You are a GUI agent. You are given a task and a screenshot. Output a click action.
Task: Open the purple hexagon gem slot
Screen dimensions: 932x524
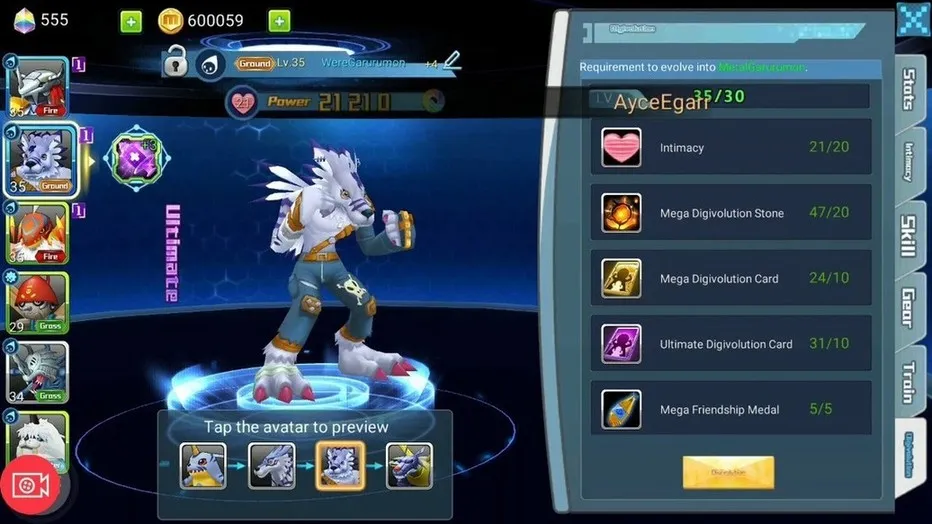pyautogui.click(x=135, y=159)
